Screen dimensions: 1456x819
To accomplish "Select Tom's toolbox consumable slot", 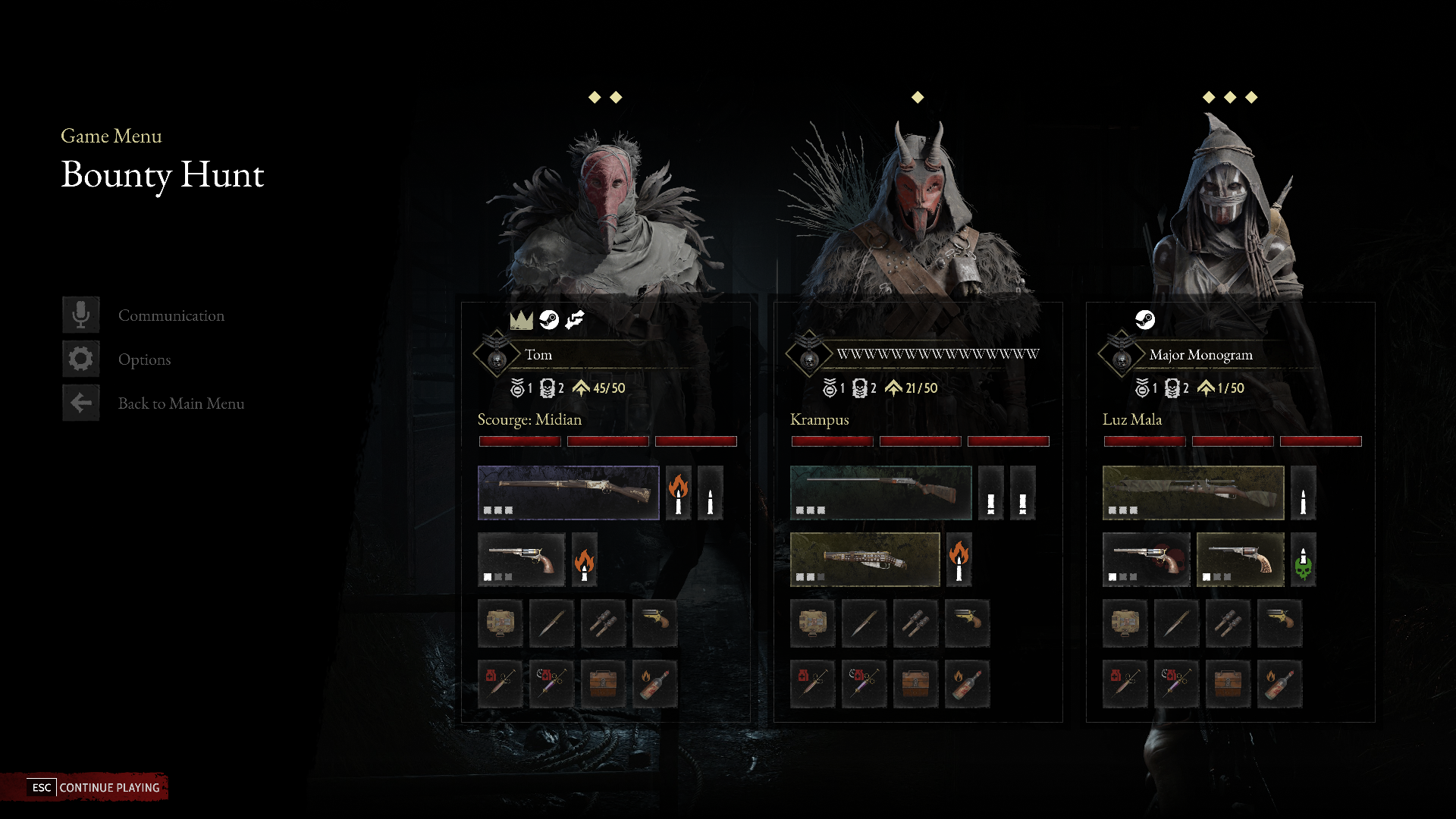I will pyautogui.click(x=603, y=683).
